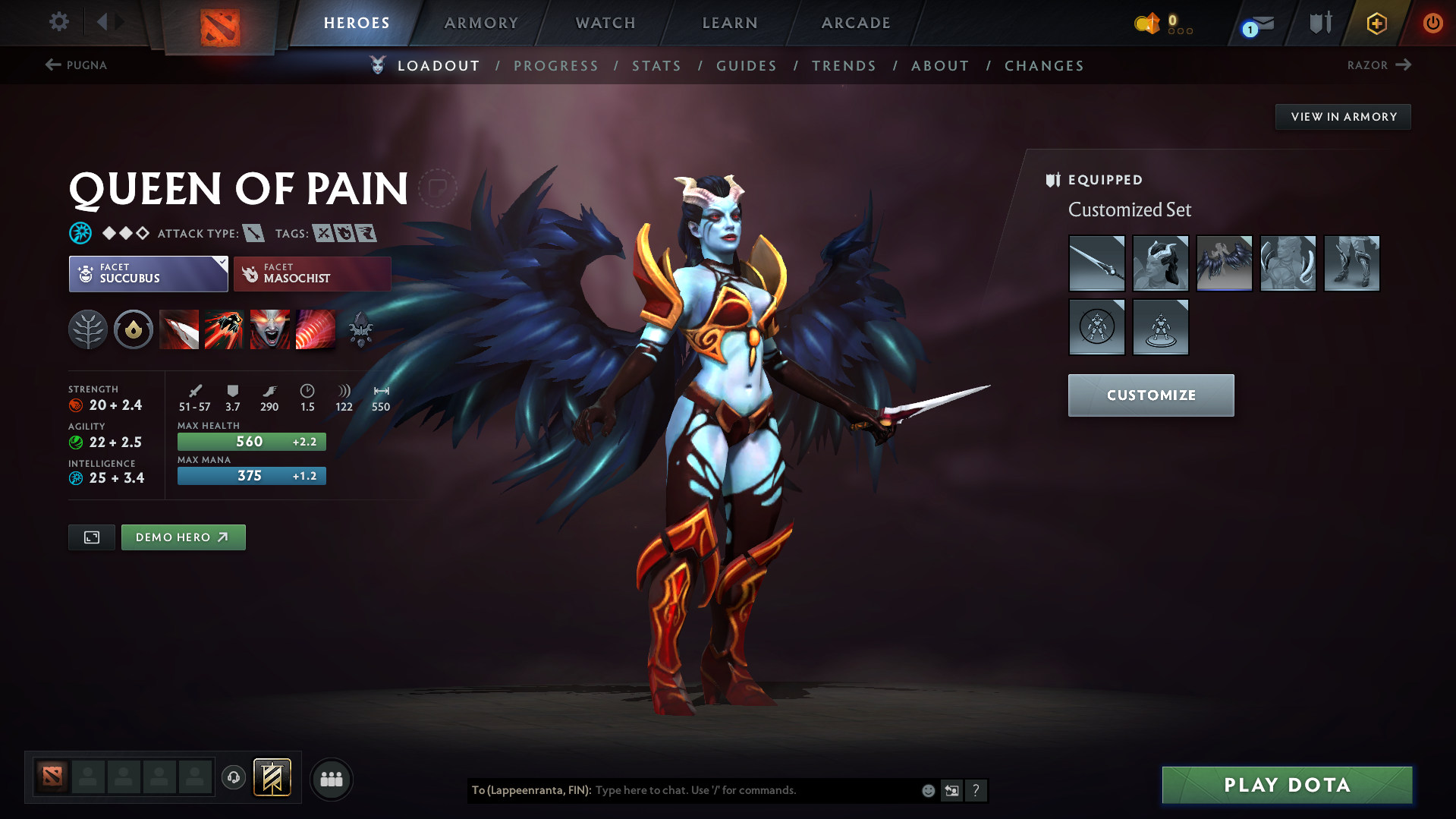Open the Stats section for Queen of Pain
This screenshot has height=819, width=1456.
656,65
